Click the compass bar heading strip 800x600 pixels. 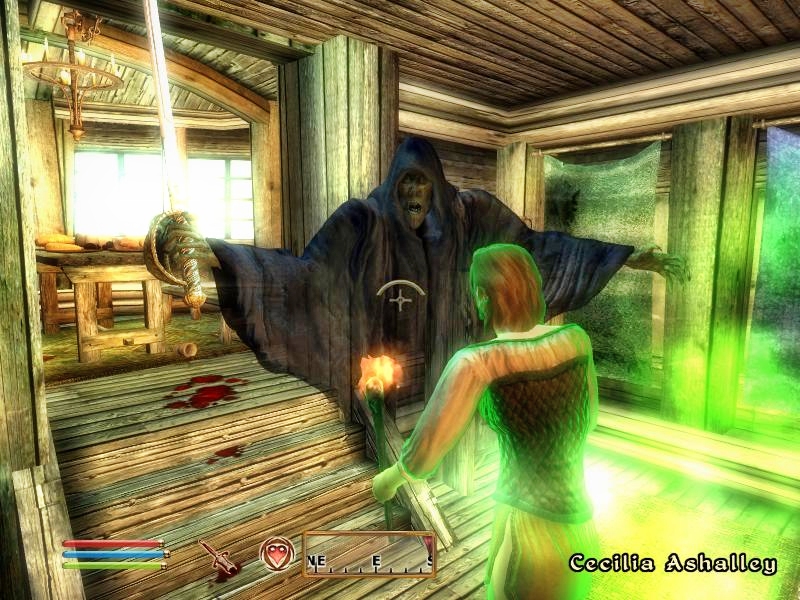coord(369,555)
